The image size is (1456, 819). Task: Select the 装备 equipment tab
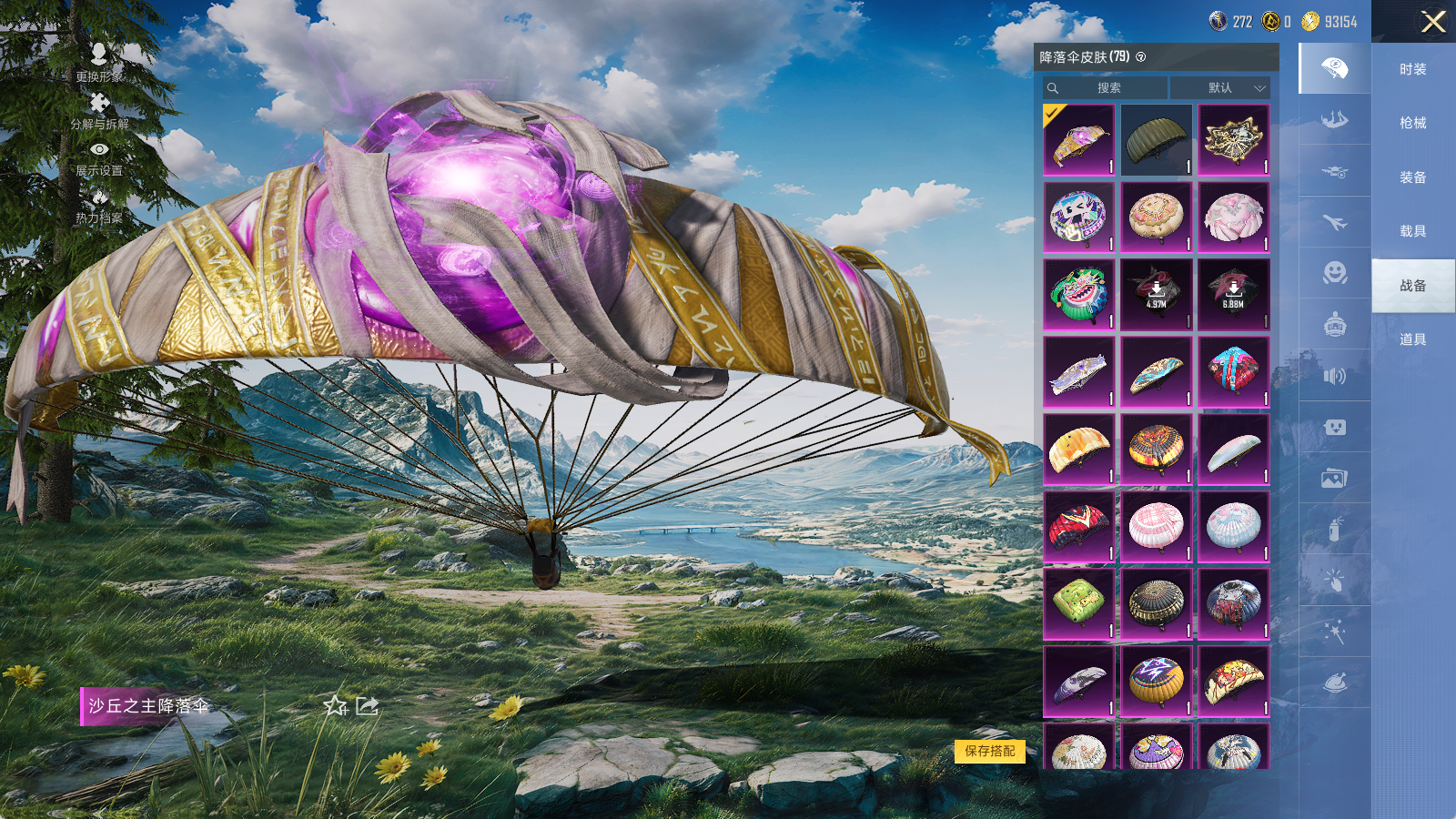tap(1412, 177)
